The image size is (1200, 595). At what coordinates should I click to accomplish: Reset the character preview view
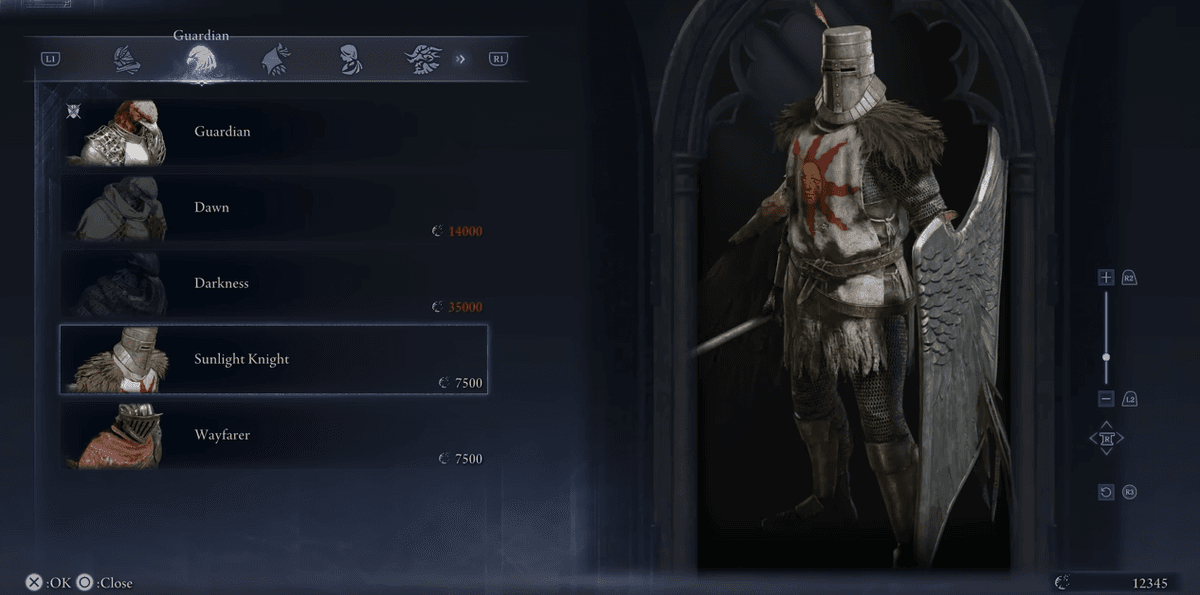[x=1105, y=492]
